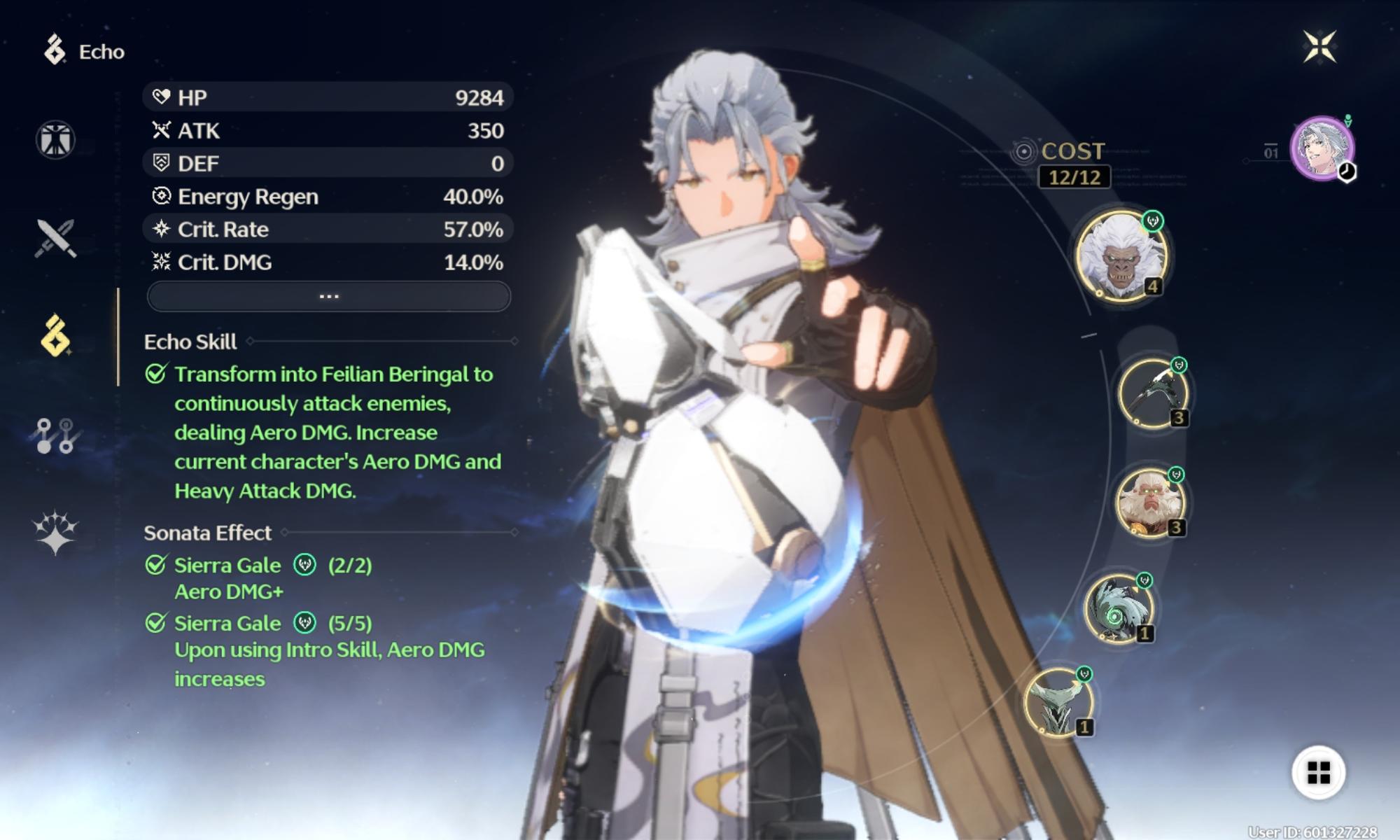Select the bottom cost 1 echo slot

[x=1058, y=702]
